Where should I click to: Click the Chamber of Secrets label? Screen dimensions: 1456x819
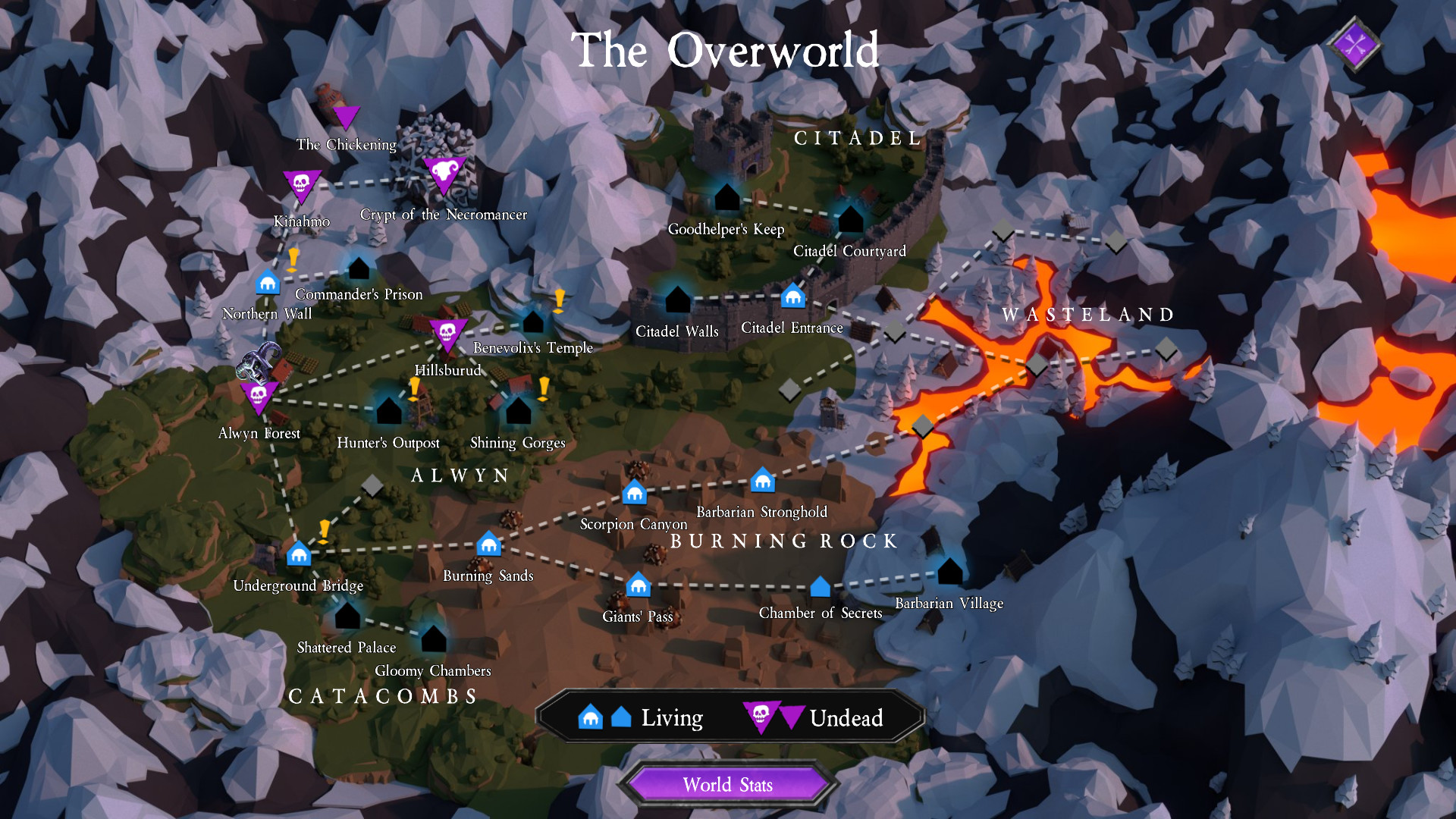click(x=820, y=613)
